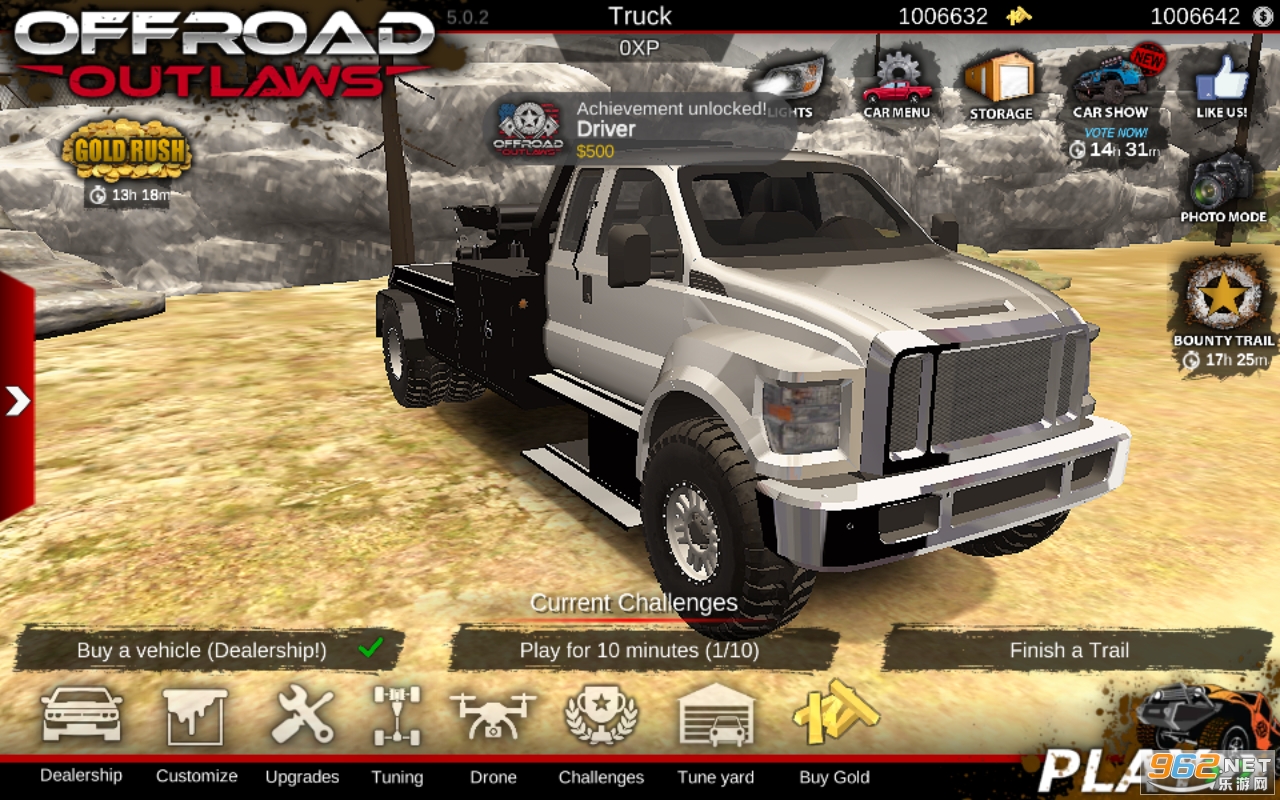The height and width of the screenshot is (800, 1280).
Task: Enter the Car Show voting
Action: click(x=1111, y=90)
